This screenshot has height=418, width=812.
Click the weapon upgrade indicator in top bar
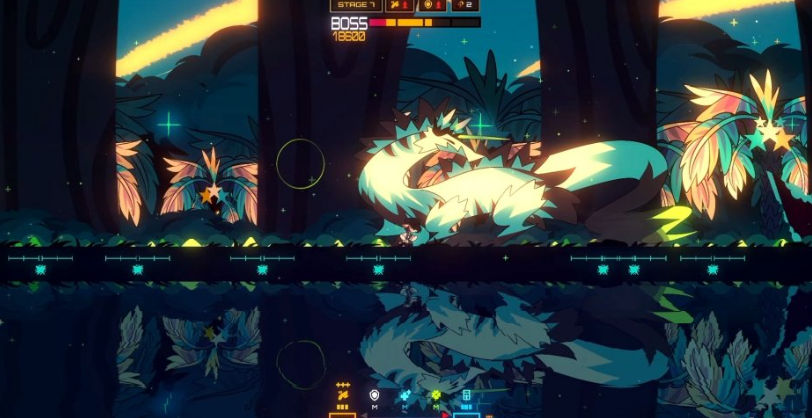point(400,5)
